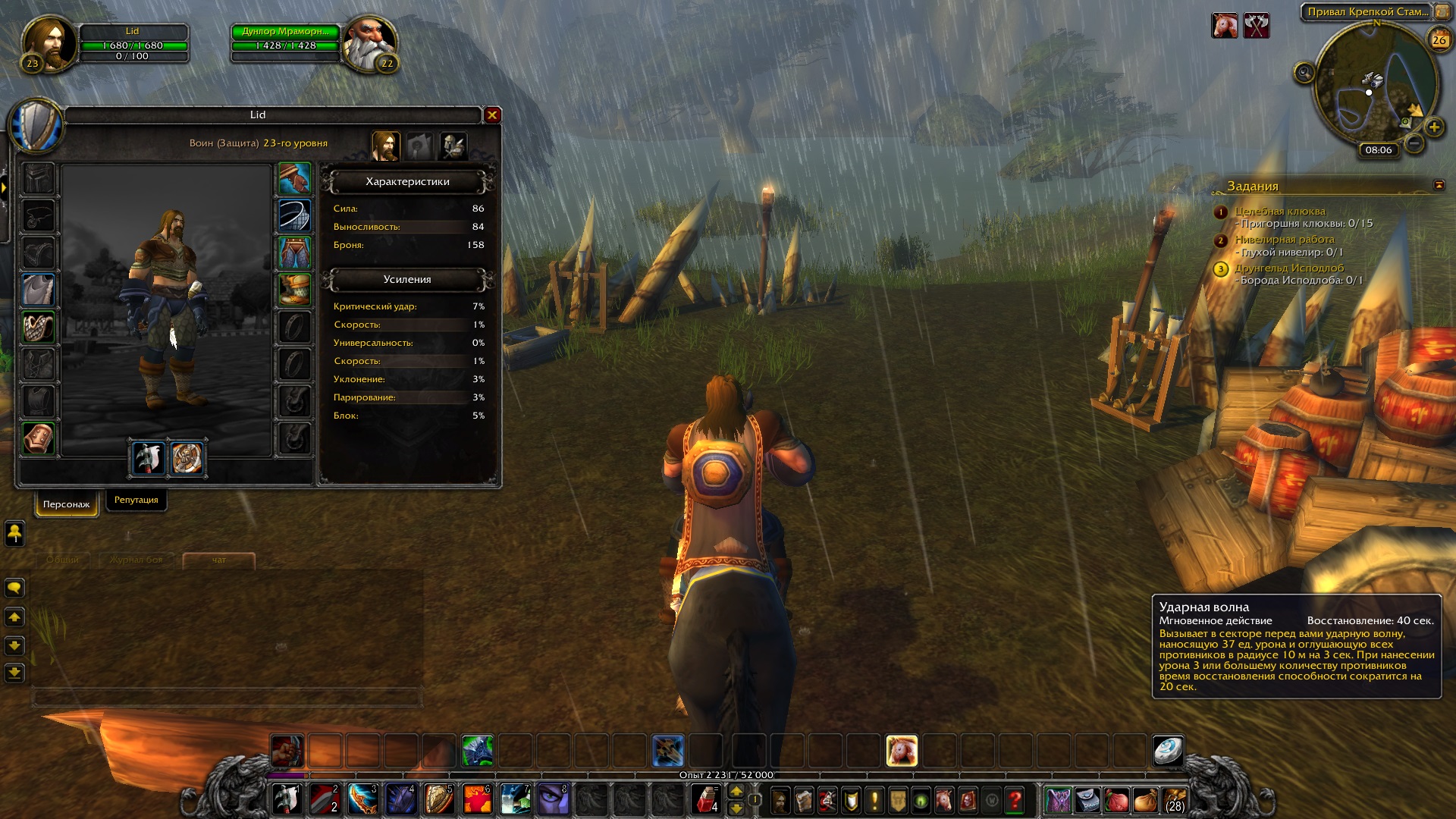Switch to the Репутация tab
Viewport: 1456px width, 819px height.
136,500
